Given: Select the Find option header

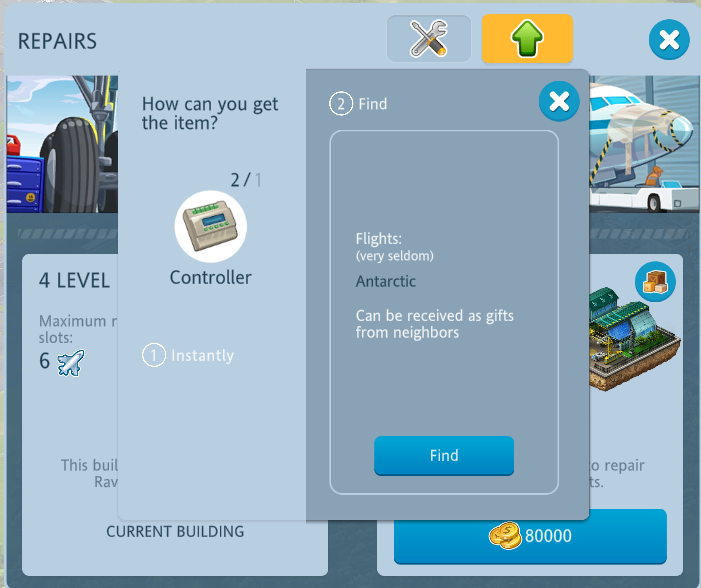Looking at the screenshot, I should (359, 104).
